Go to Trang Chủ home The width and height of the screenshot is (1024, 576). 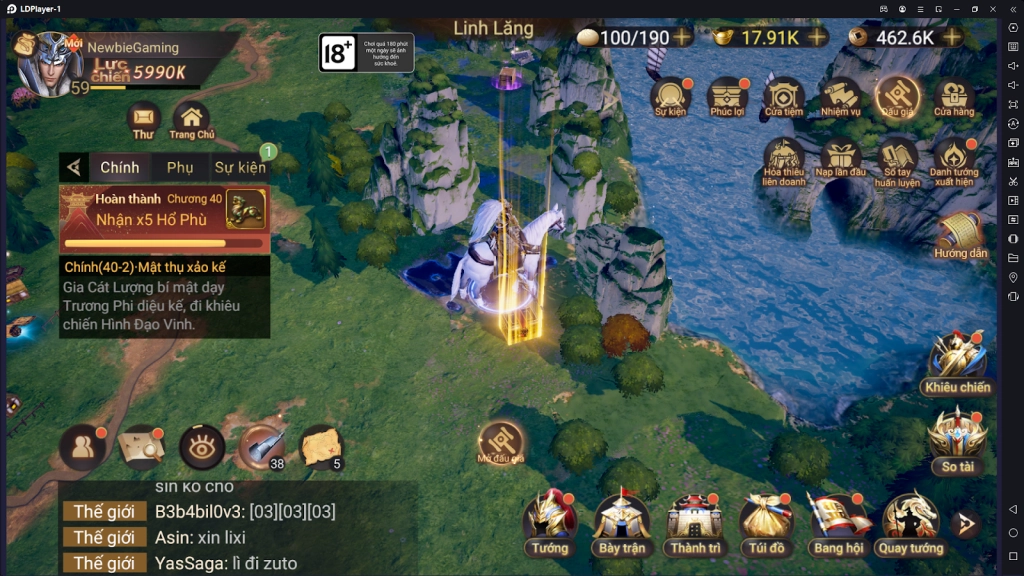coord(191,121)
